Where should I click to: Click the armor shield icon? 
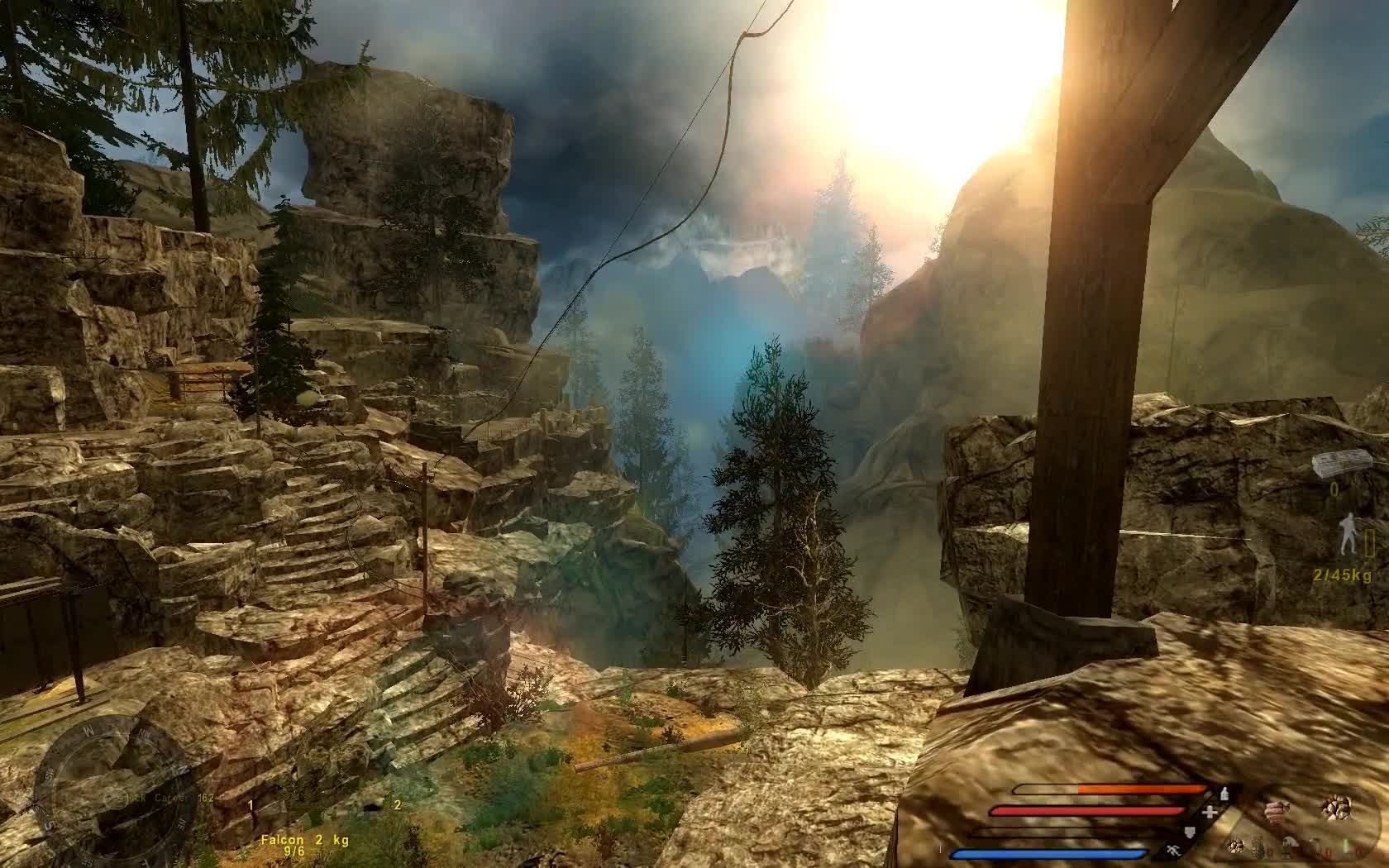pos(1190,832)
